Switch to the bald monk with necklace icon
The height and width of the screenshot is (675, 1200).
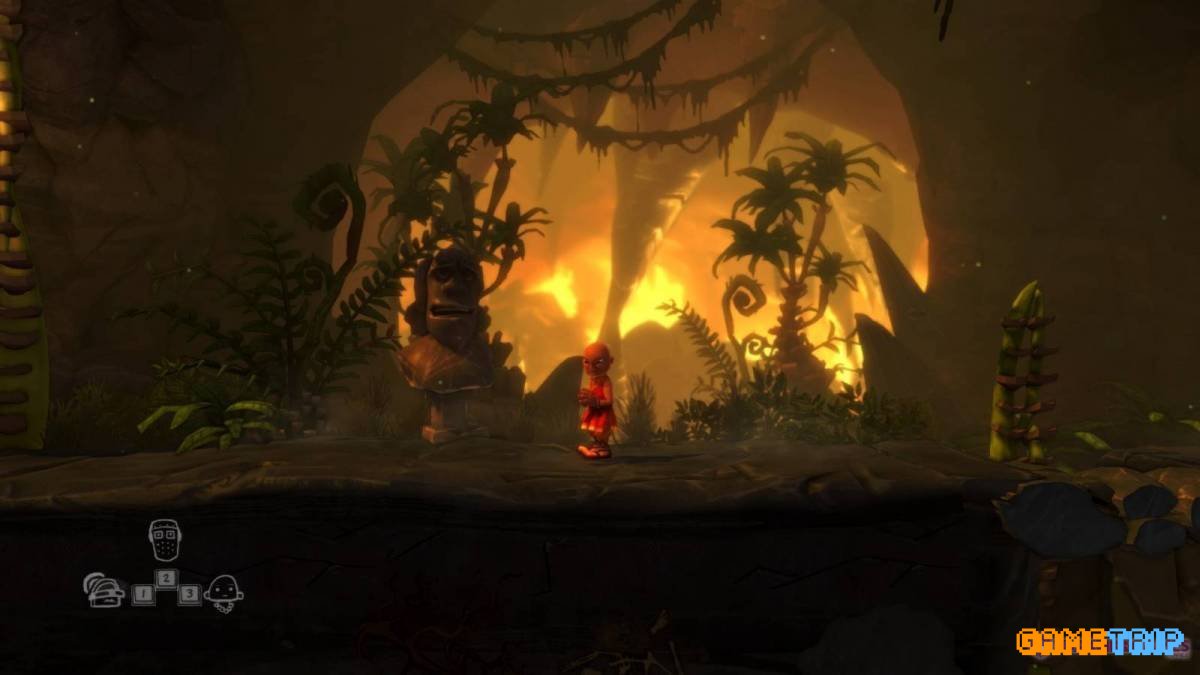(x=223, y=593)
